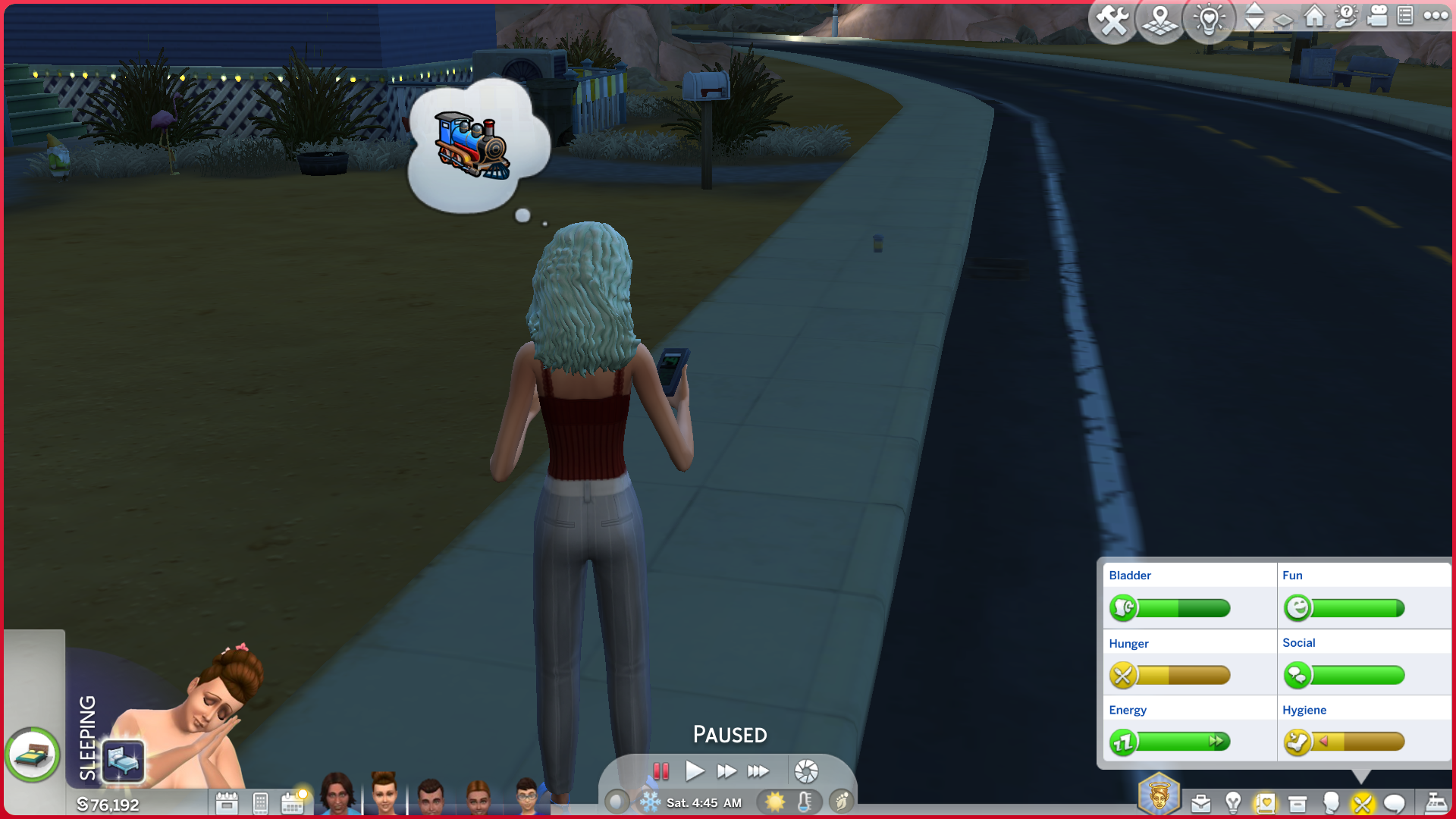Open the phone from the bottom bar
Image resolution: width=1456 pixels, height=819 pixels.
pyautogui.click(x=260, y=803)
